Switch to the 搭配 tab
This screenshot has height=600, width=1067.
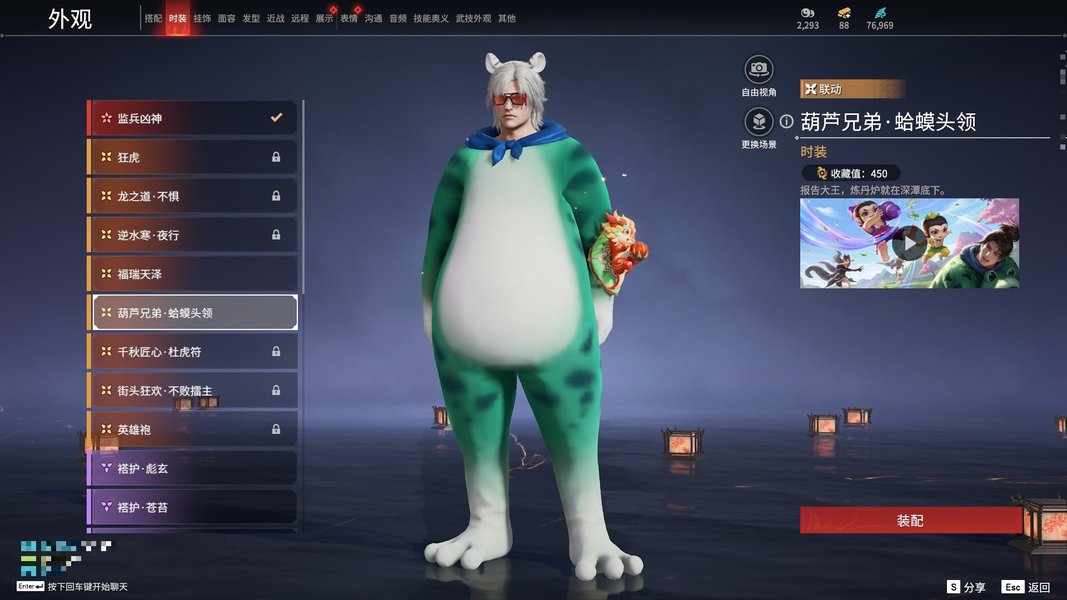point(153,19)
